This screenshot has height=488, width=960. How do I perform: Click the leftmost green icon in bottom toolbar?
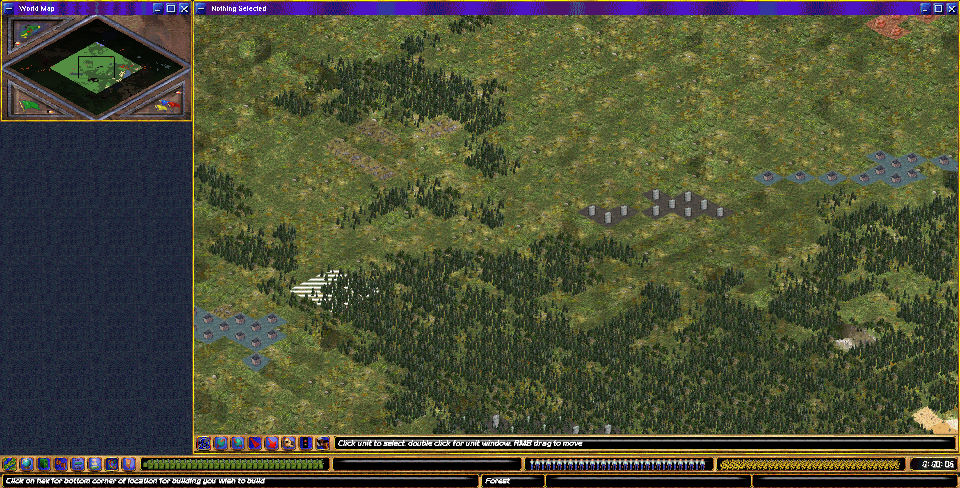[x=9, y=464]
